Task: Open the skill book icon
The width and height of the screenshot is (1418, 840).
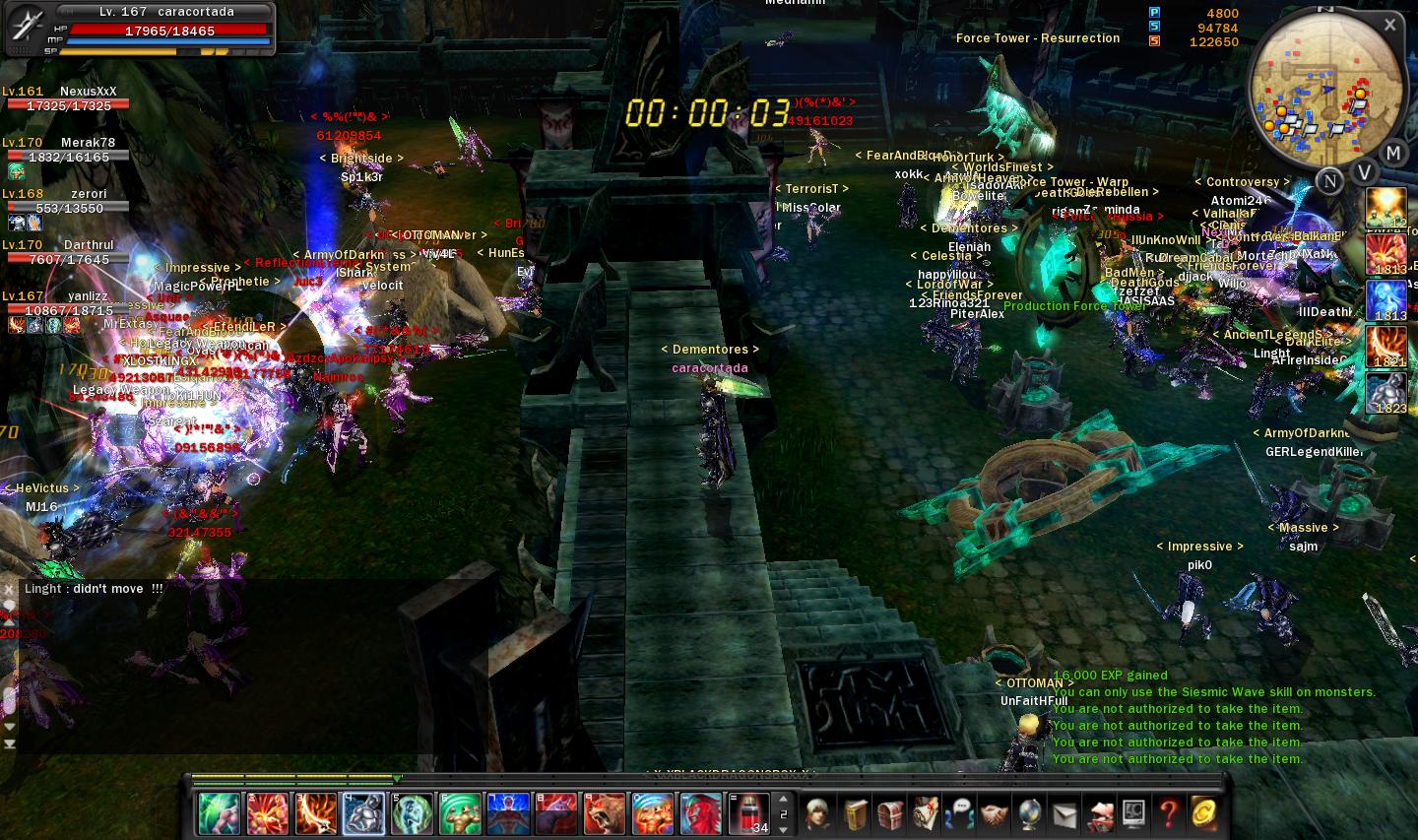Action: pos(855,813)
